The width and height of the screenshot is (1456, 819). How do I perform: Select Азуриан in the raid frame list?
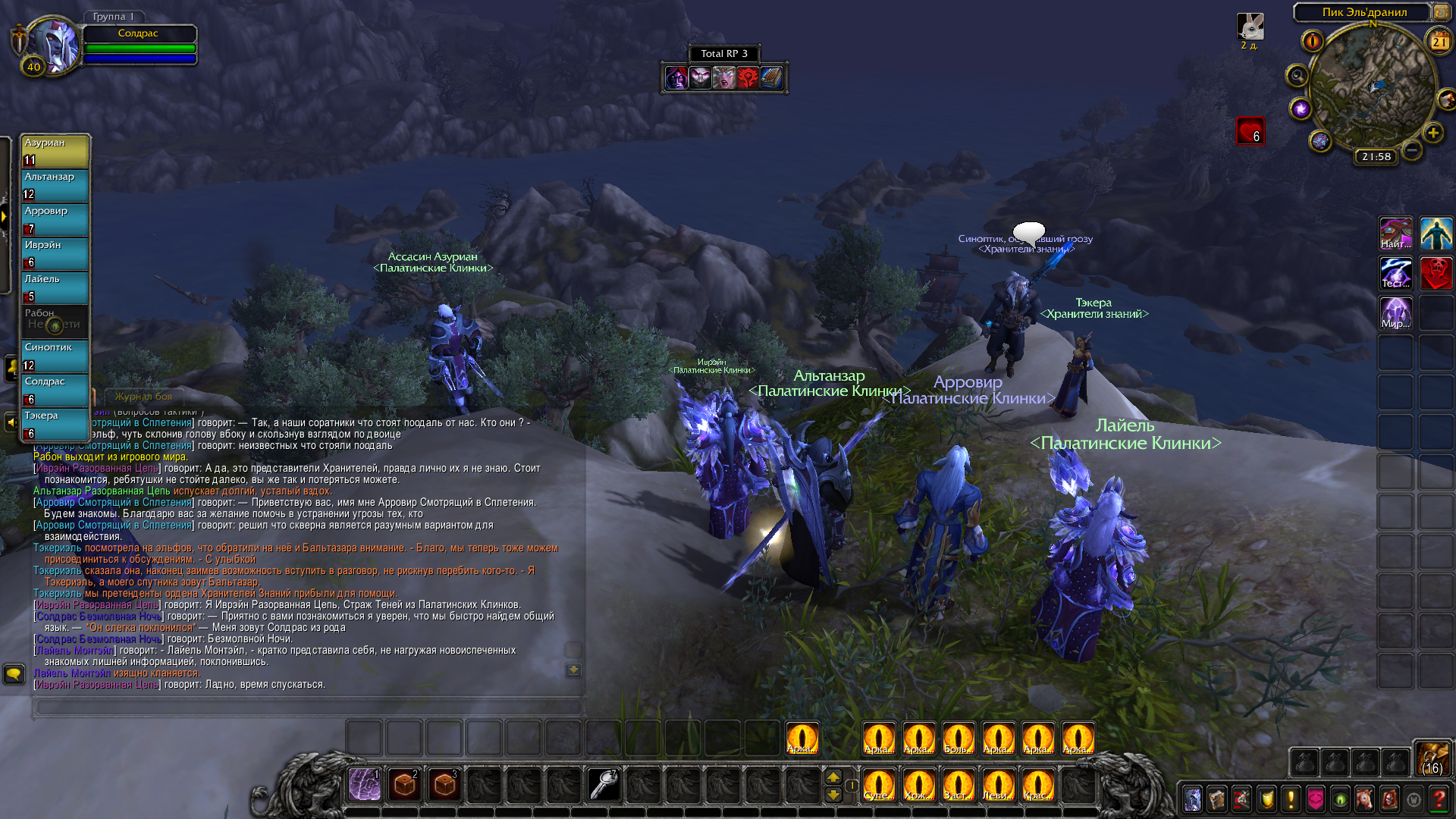[55, 151]
